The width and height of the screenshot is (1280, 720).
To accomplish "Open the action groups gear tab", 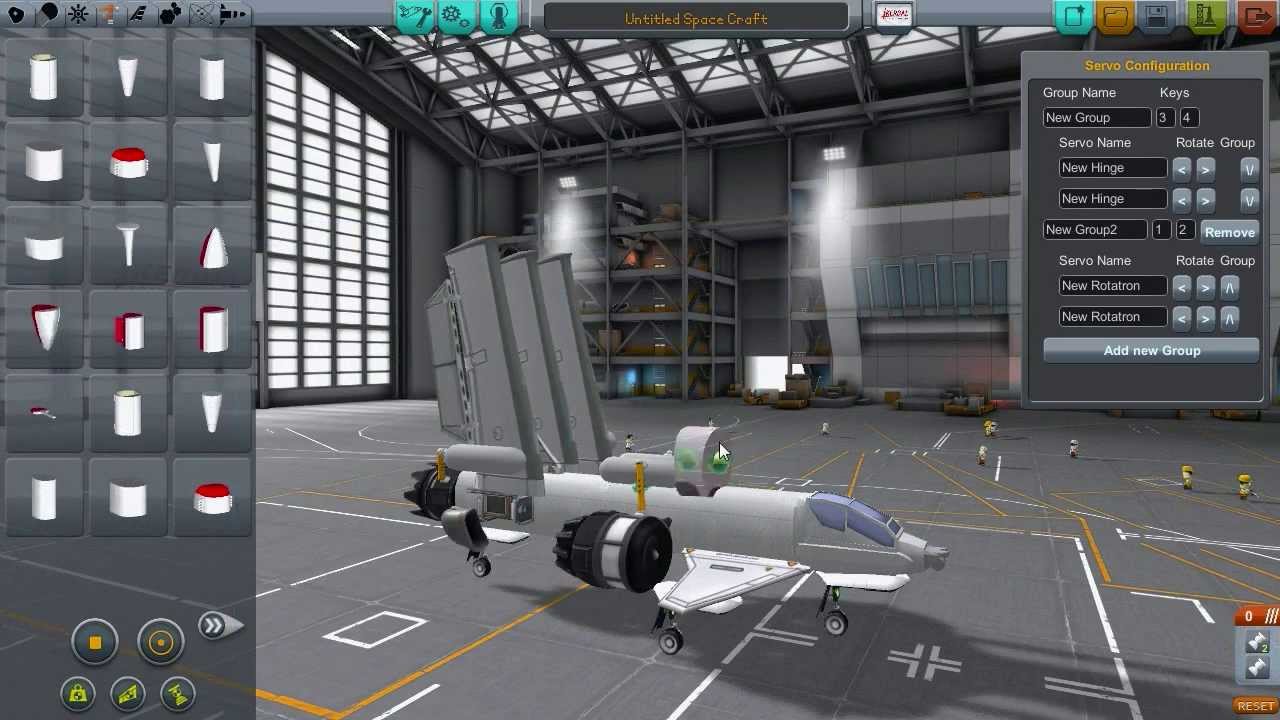I will pyautogui.click(x=456, y=16).
